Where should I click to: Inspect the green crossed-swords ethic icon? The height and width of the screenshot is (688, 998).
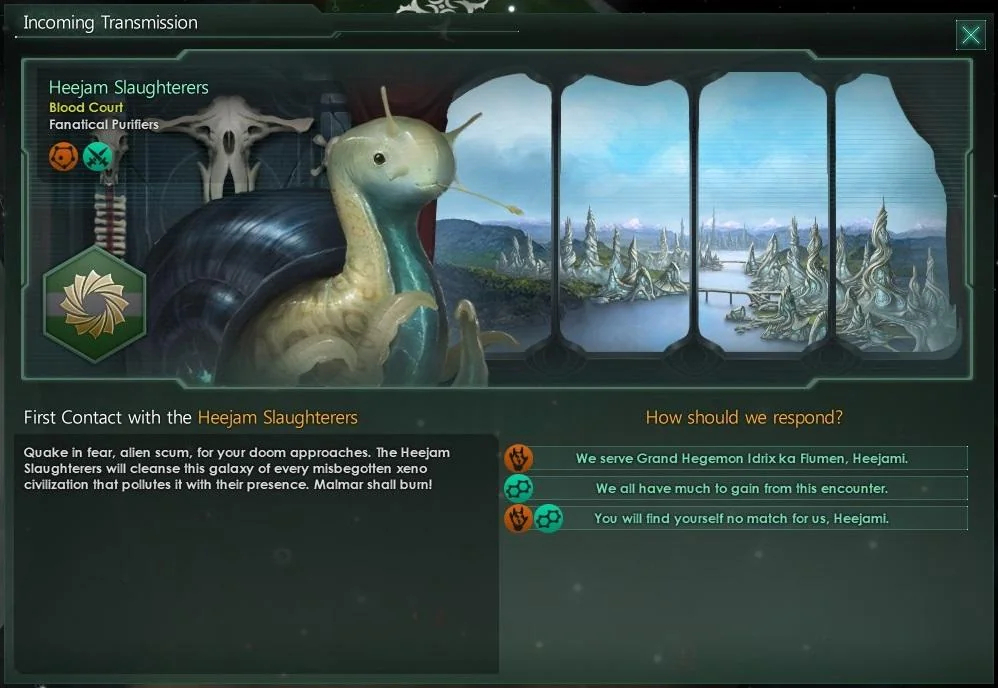(97, 156)
